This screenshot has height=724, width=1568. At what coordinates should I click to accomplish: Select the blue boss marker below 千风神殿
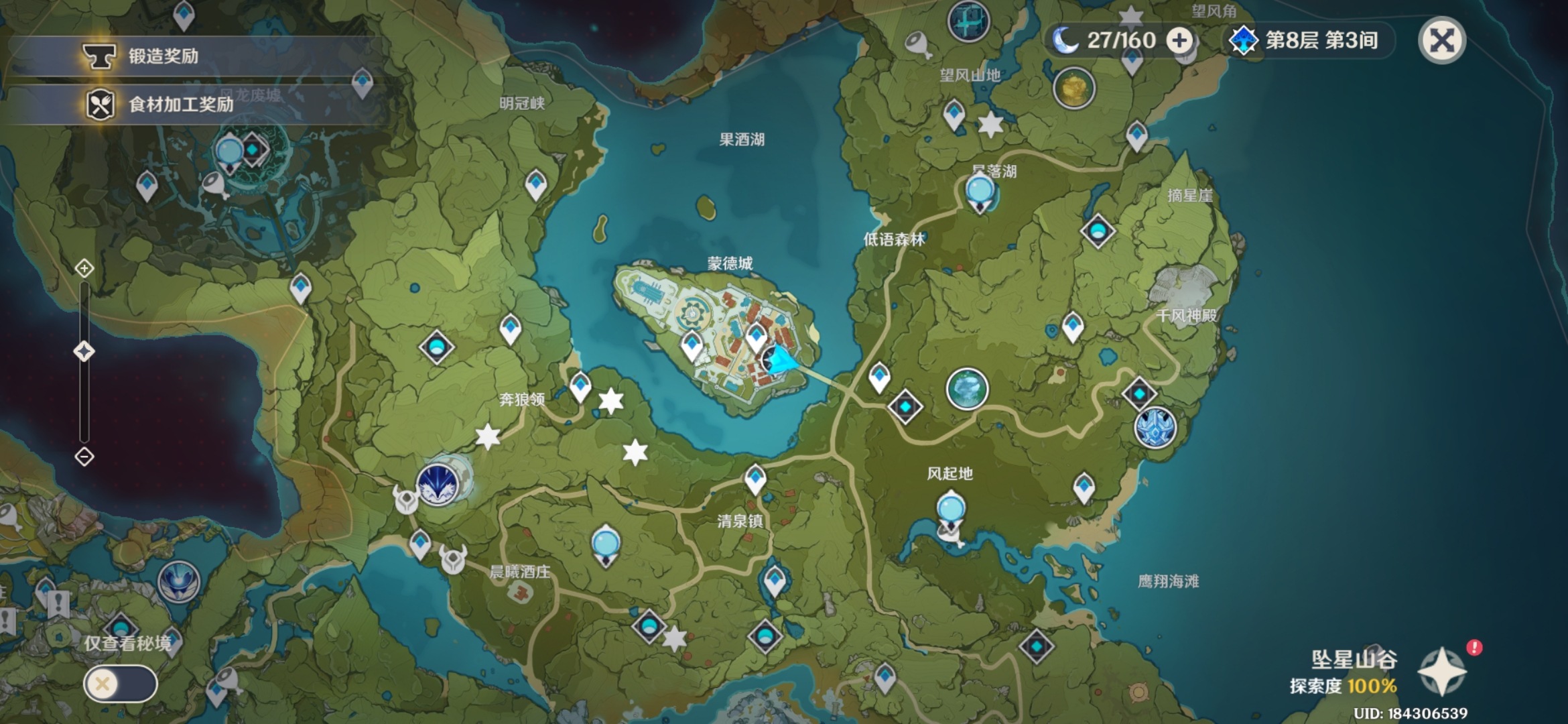coord(1155,427)
